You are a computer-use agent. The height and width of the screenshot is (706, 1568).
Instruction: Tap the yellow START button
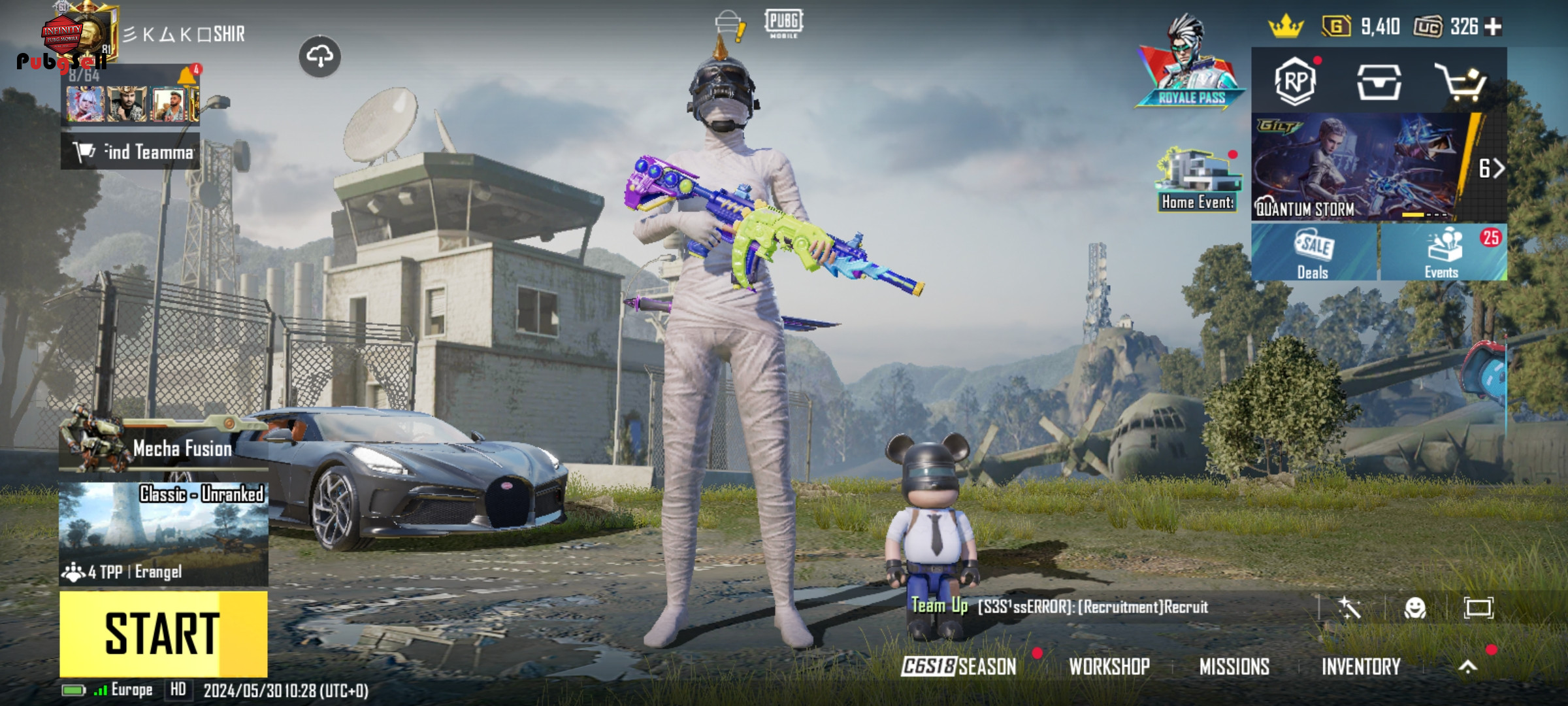point(163,633)
